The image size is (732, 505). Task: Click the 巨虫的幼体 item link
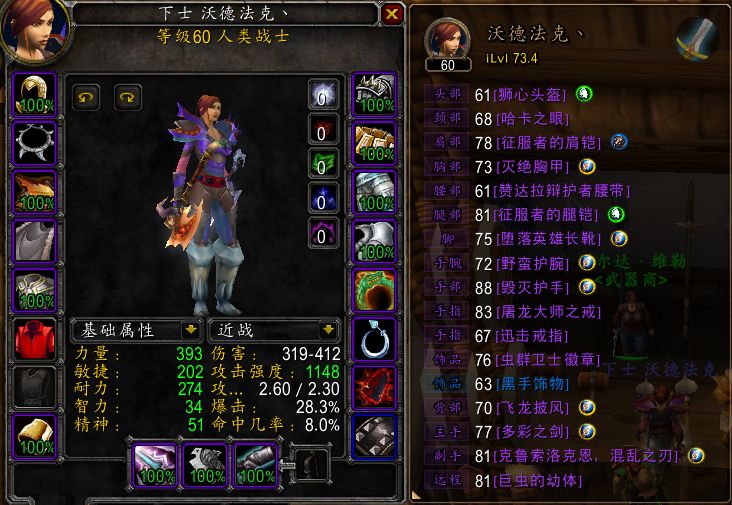click(x=544, y=479)
